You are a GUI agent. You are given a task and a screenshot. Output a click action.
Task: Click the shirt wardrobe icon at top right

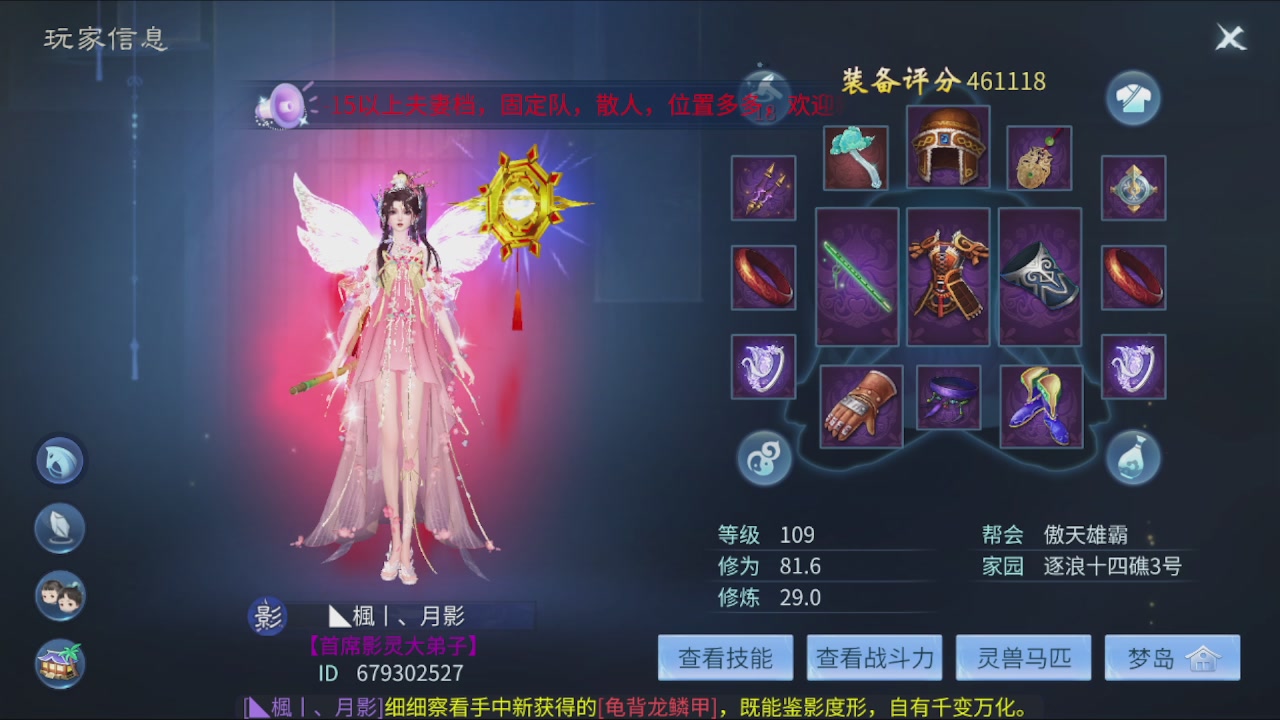[x=1133, y=97]
